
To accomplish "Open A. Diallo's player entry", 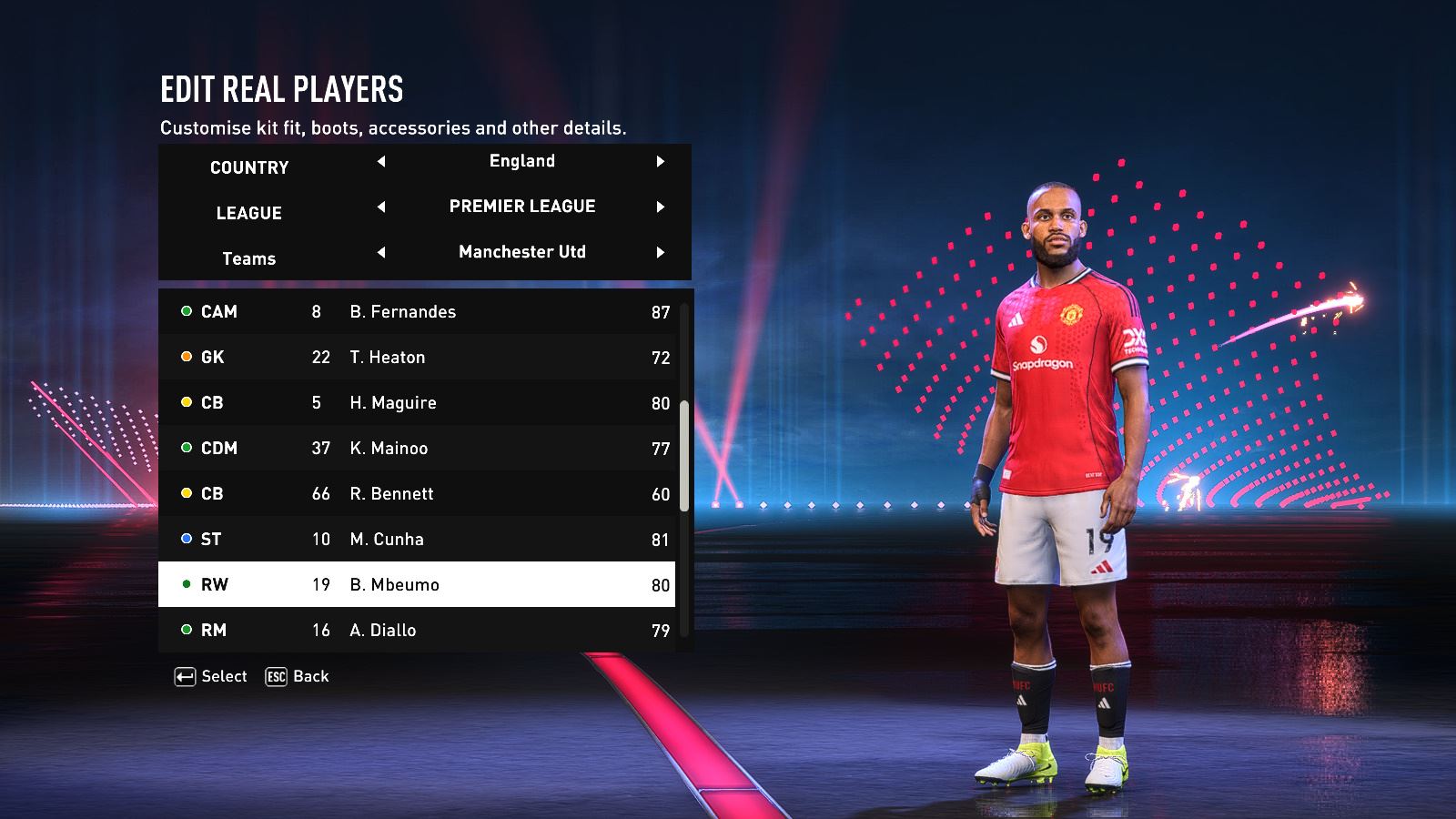I will 417,630.
